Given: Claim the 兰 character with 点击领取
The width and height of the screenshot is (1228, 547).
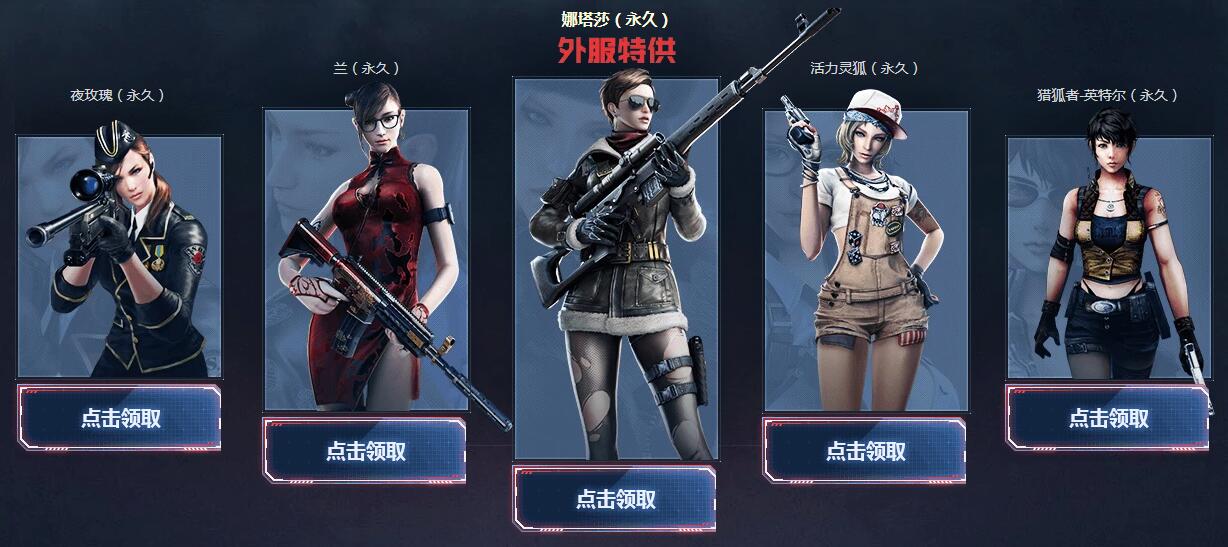Looking at the screenshot, I should 365,450.
